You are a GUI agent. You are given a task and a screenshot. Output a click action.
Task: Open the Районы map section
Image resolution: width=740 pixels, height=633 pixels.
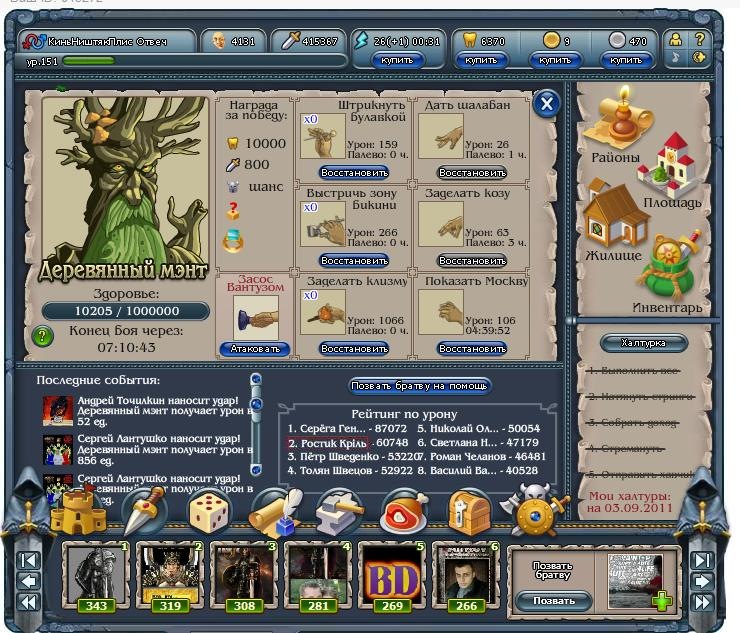click(614, 130)
